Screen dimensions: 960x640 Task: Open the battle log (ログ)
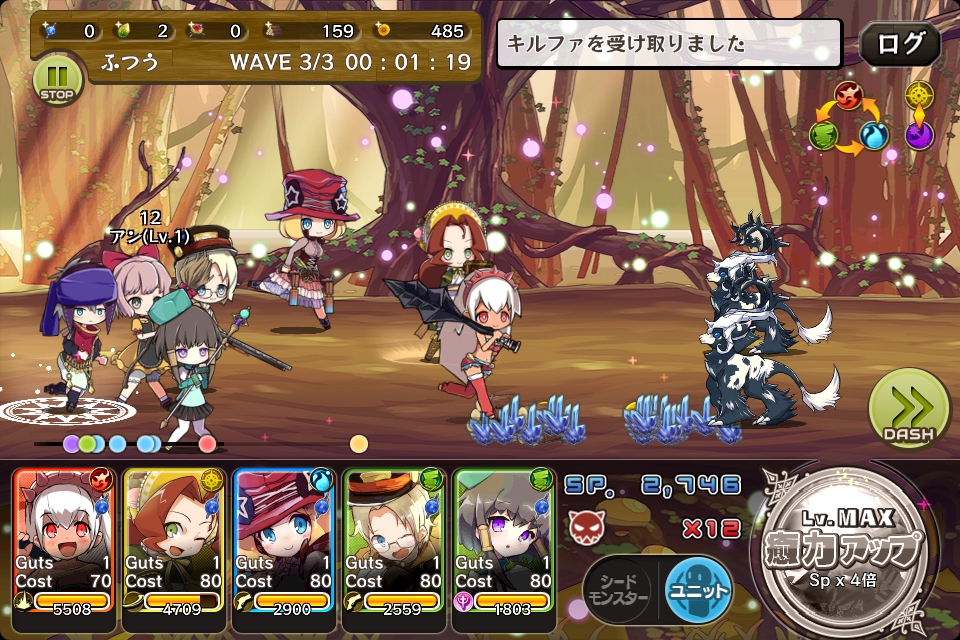point(899,44)
